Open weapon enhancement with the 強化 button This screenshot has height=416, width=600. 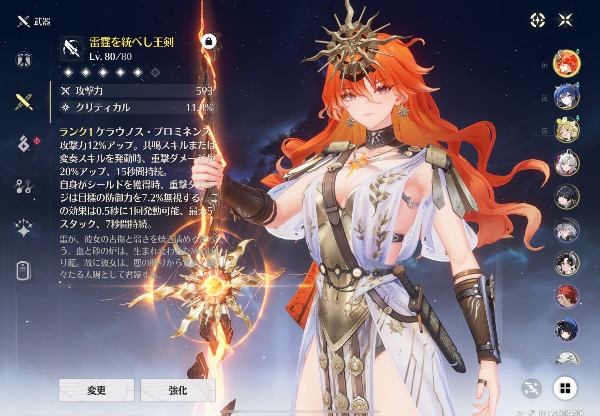tap(178, 389)
